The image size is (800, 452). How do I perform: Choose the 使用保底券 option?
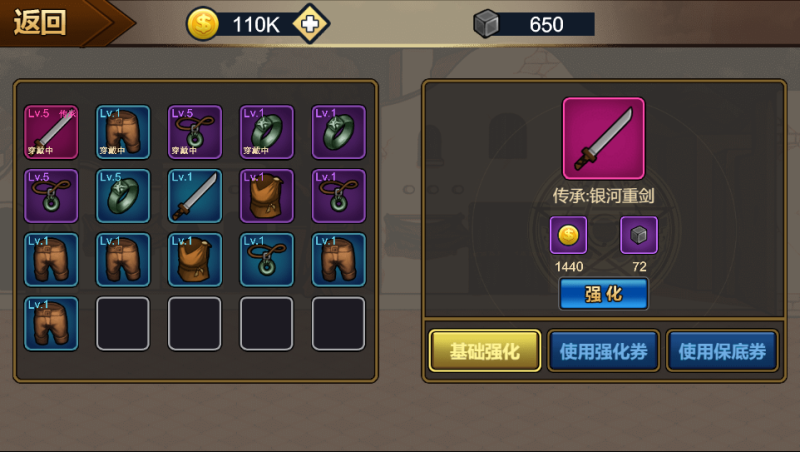722,351
